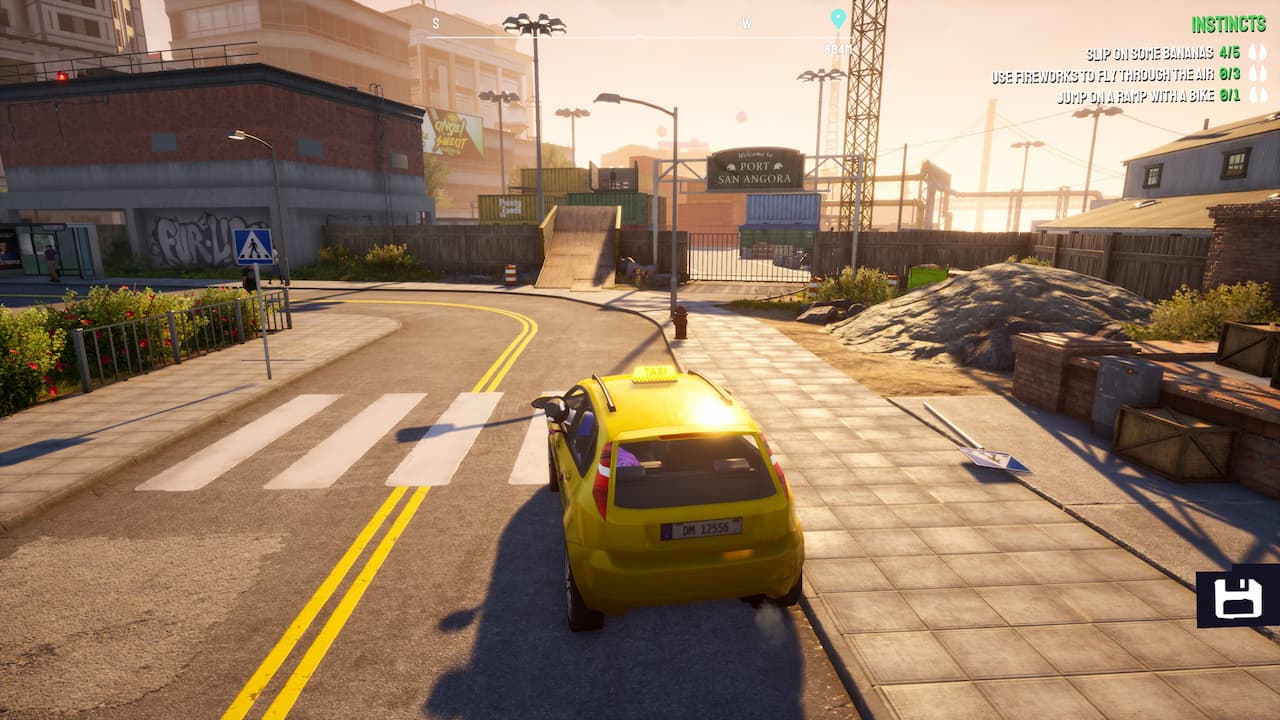Select the teal waypoint marker on the compass

pos(838,18)
